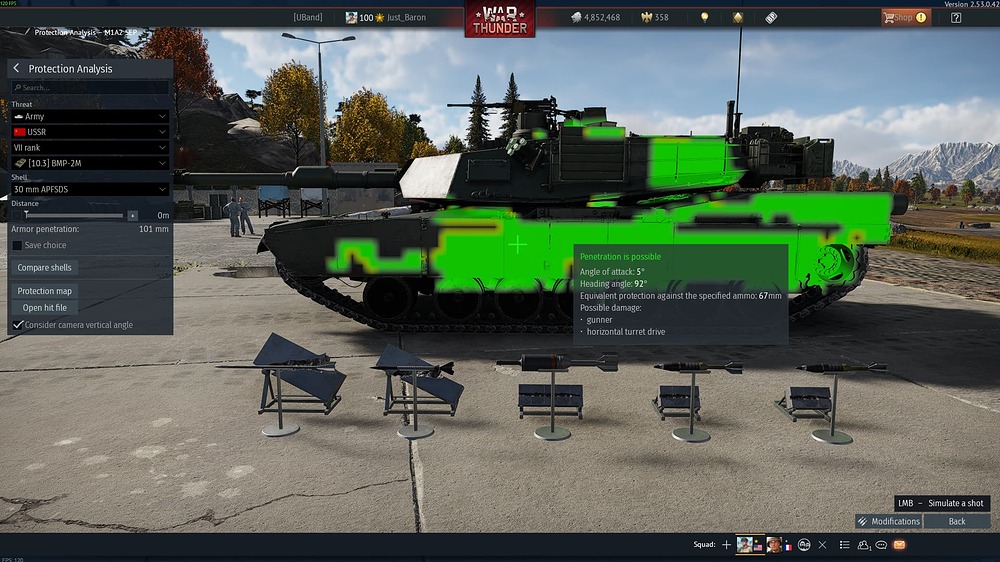The width and height of the screenshot is (1000, 562).
Task: Open the Modifications window
Action: tap(889, 521)
